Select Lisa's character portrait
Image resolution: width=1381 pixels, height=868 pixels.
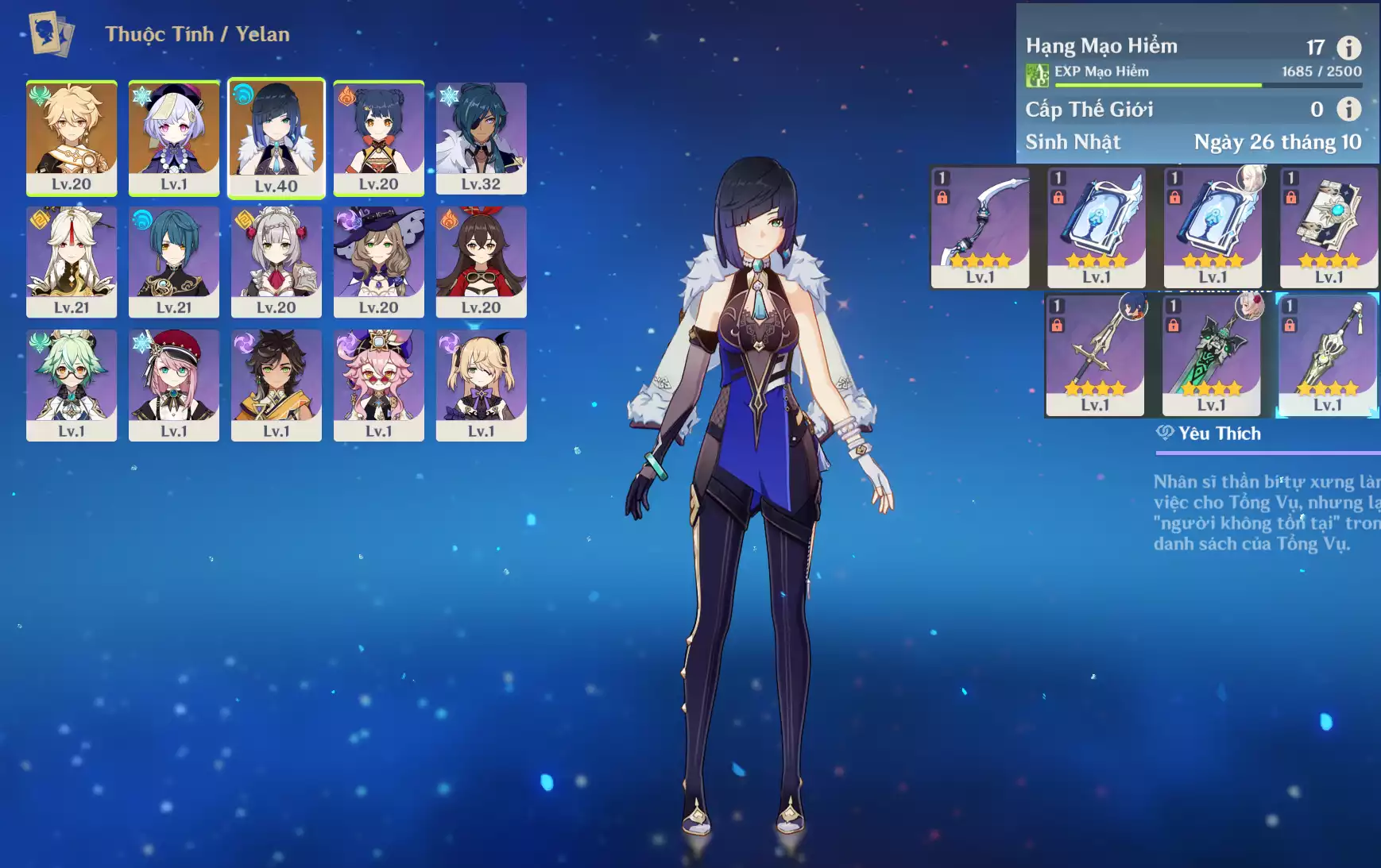378,261
